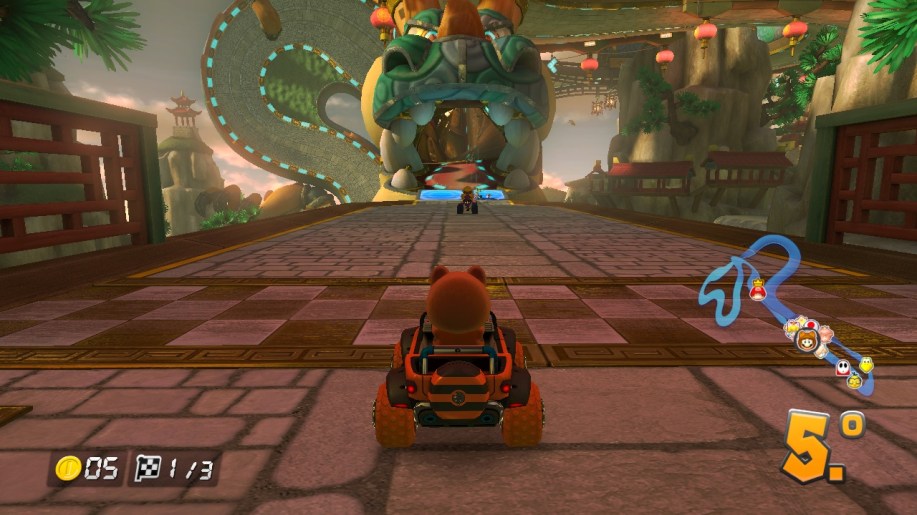Select the crowned first-place racer marker on minimap

[758, 292]
